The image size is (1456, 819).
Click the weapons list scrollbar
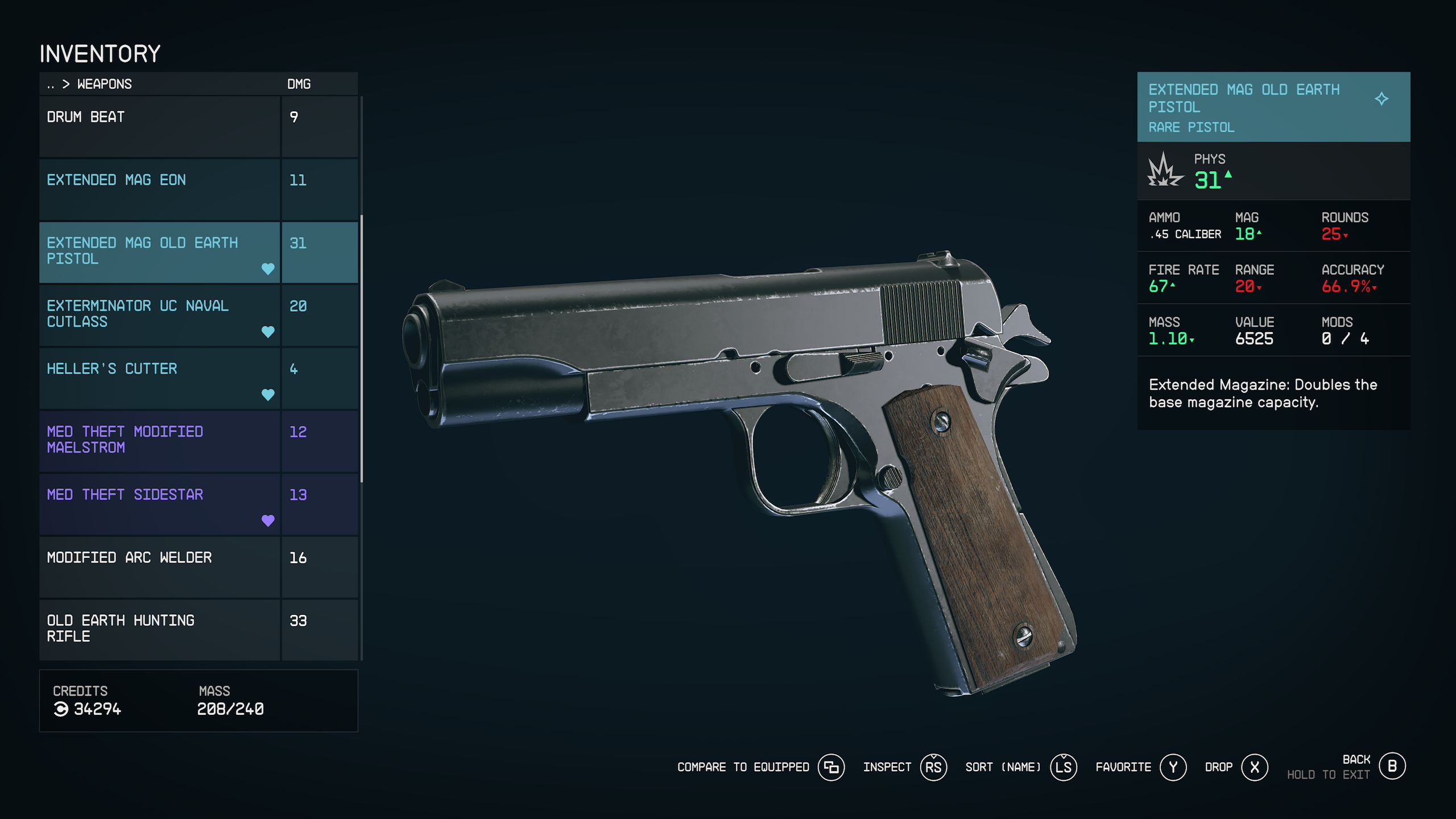[362, 347]
